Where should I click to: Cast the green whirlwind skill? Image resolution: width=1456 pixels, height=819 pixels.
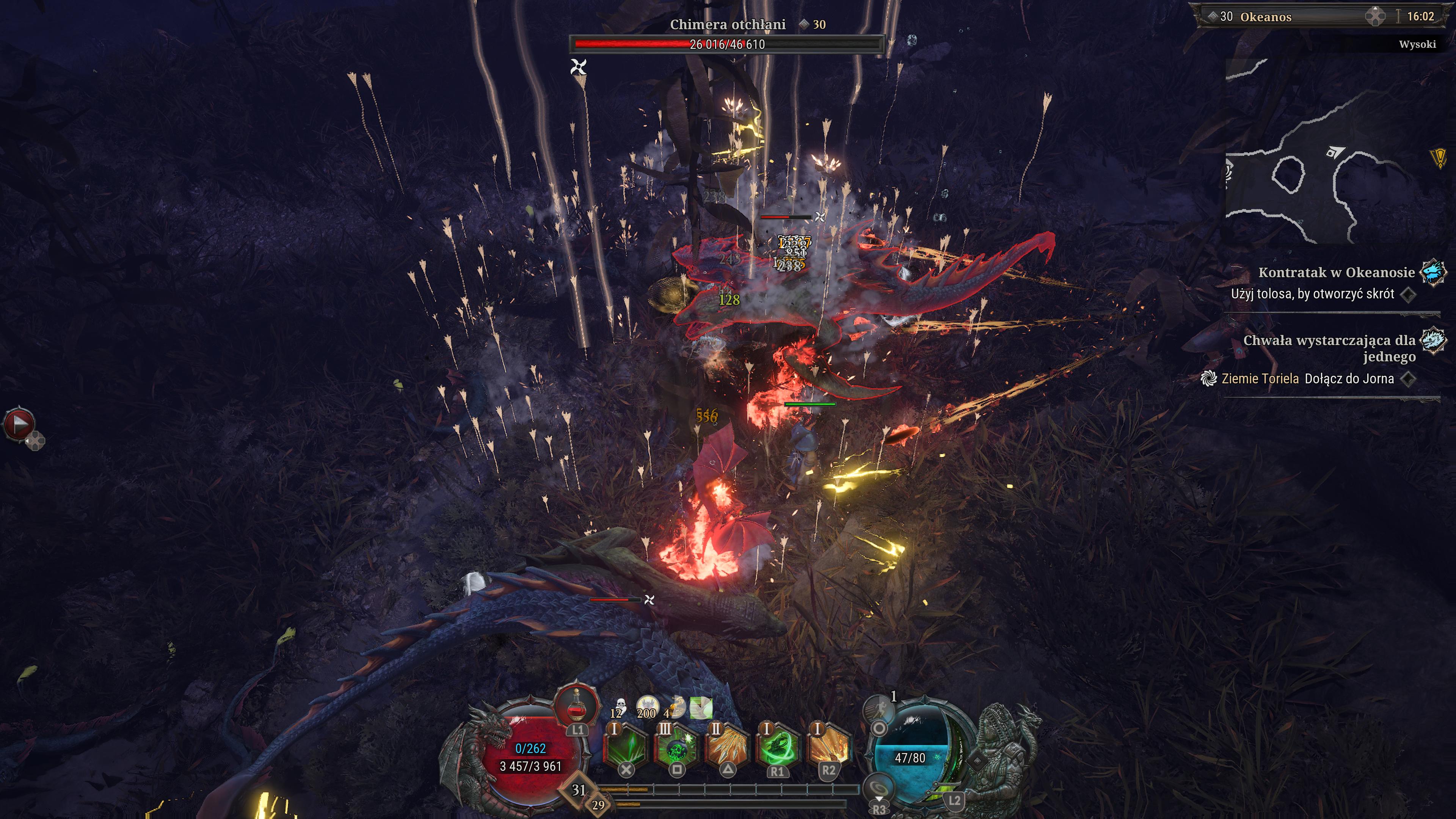778,747
